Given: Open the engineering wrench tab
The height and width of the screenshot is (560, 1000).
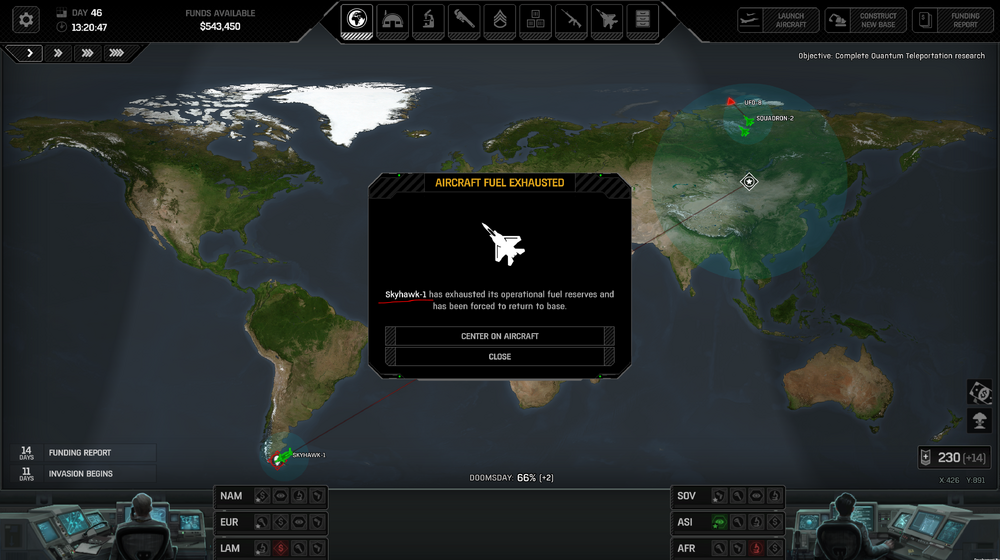Looking at the screenshot, I should [x=464, y=19].
